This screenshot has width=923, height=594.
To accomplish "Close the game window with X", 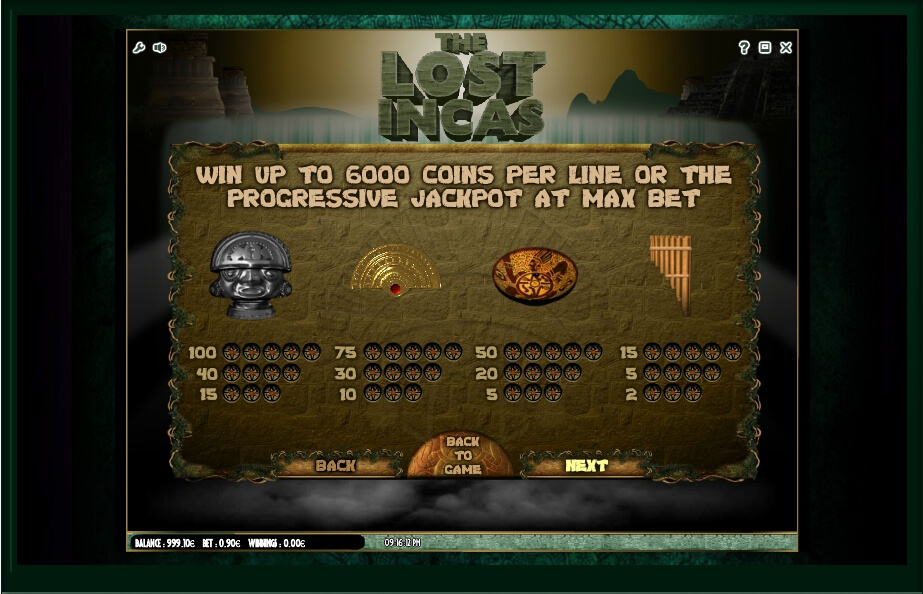I will coord(786,47).
